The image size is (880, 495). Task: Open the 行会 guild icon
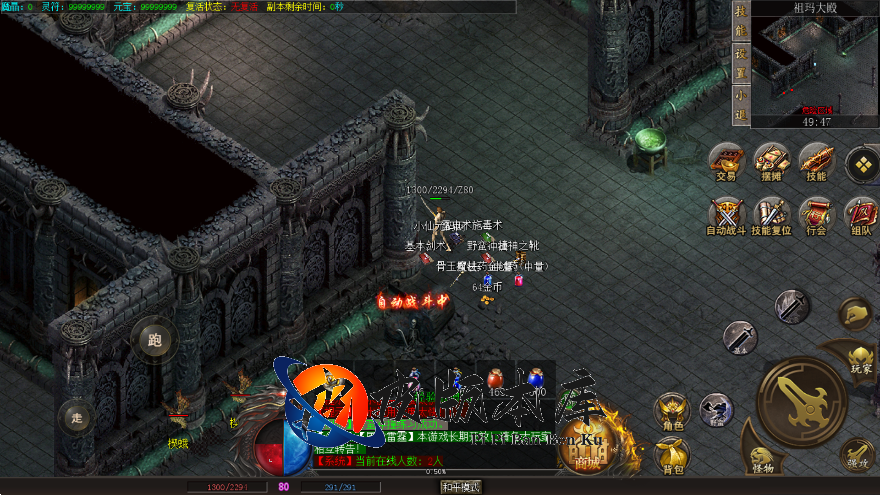coord(815,215)
